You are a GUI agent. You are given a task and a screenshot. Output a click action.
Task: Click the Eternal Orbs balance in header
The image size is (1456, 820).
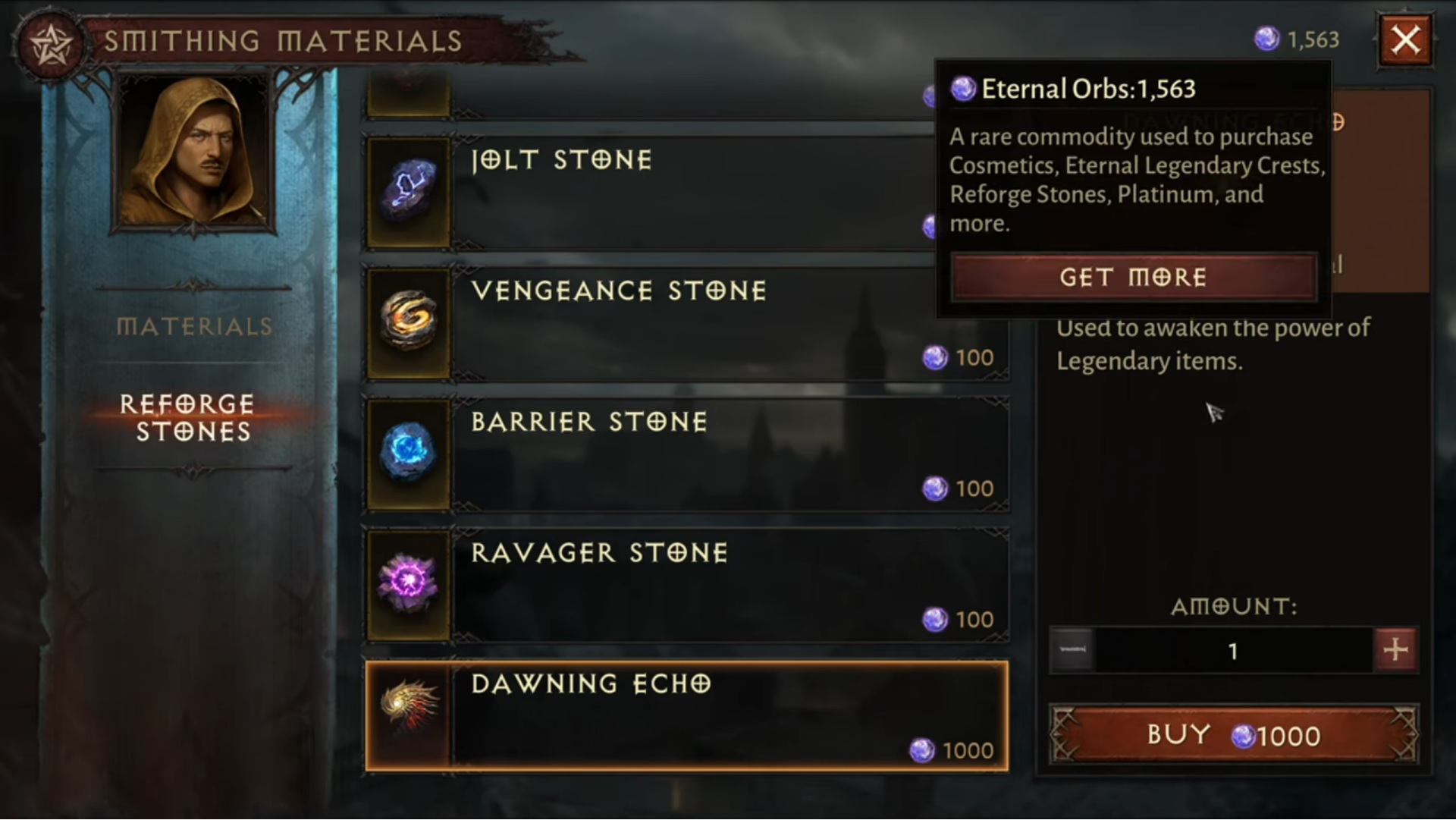pos(1298,39)
